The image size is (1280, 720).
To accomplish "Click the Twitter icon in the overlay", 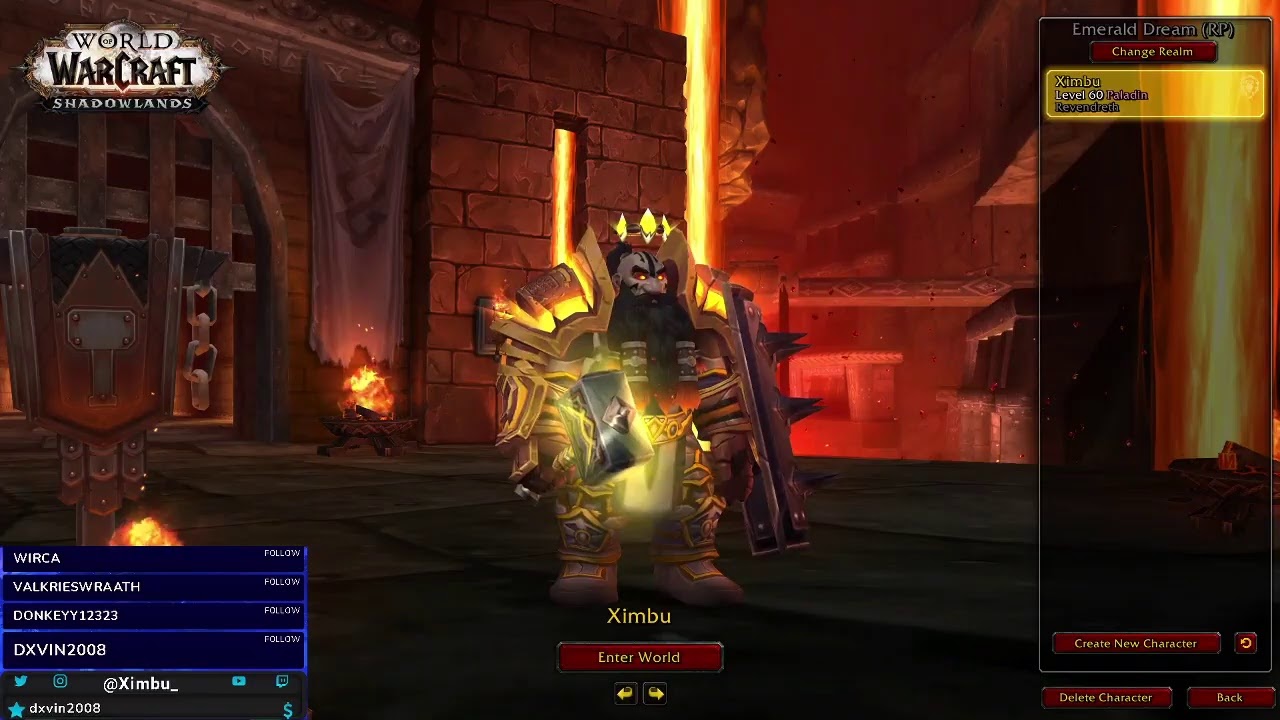I will click(x=23, y=682).
